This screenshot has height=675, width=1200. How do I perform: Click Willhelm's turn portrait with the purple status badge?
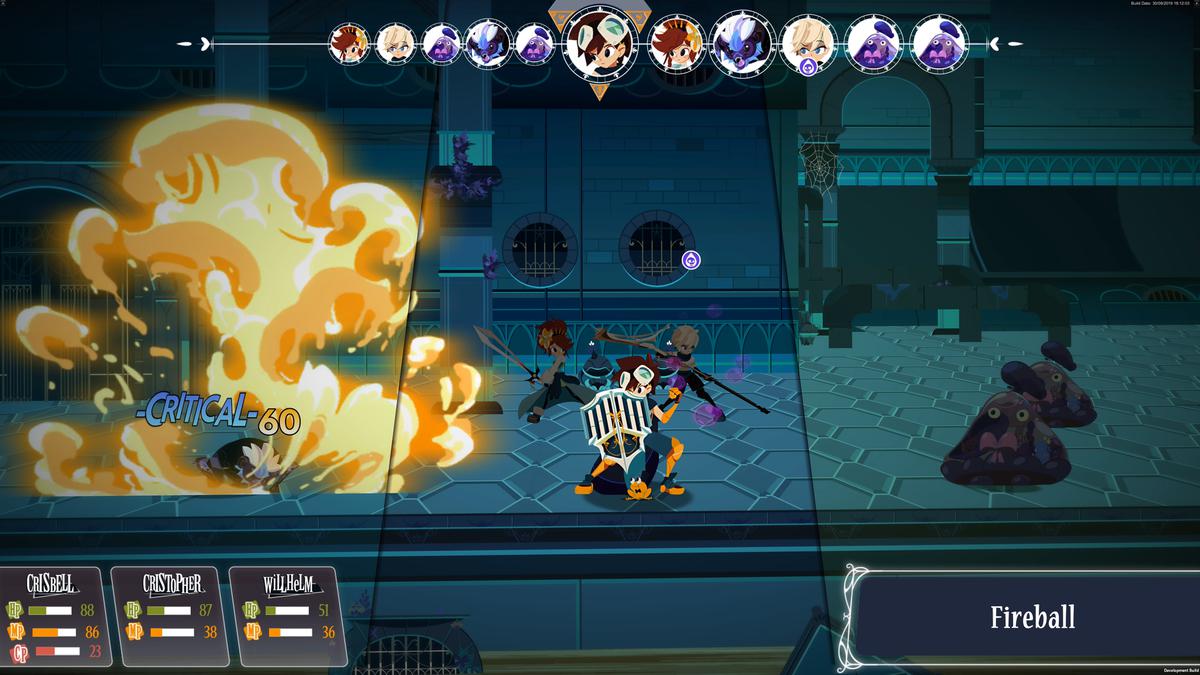click(808, 45)
